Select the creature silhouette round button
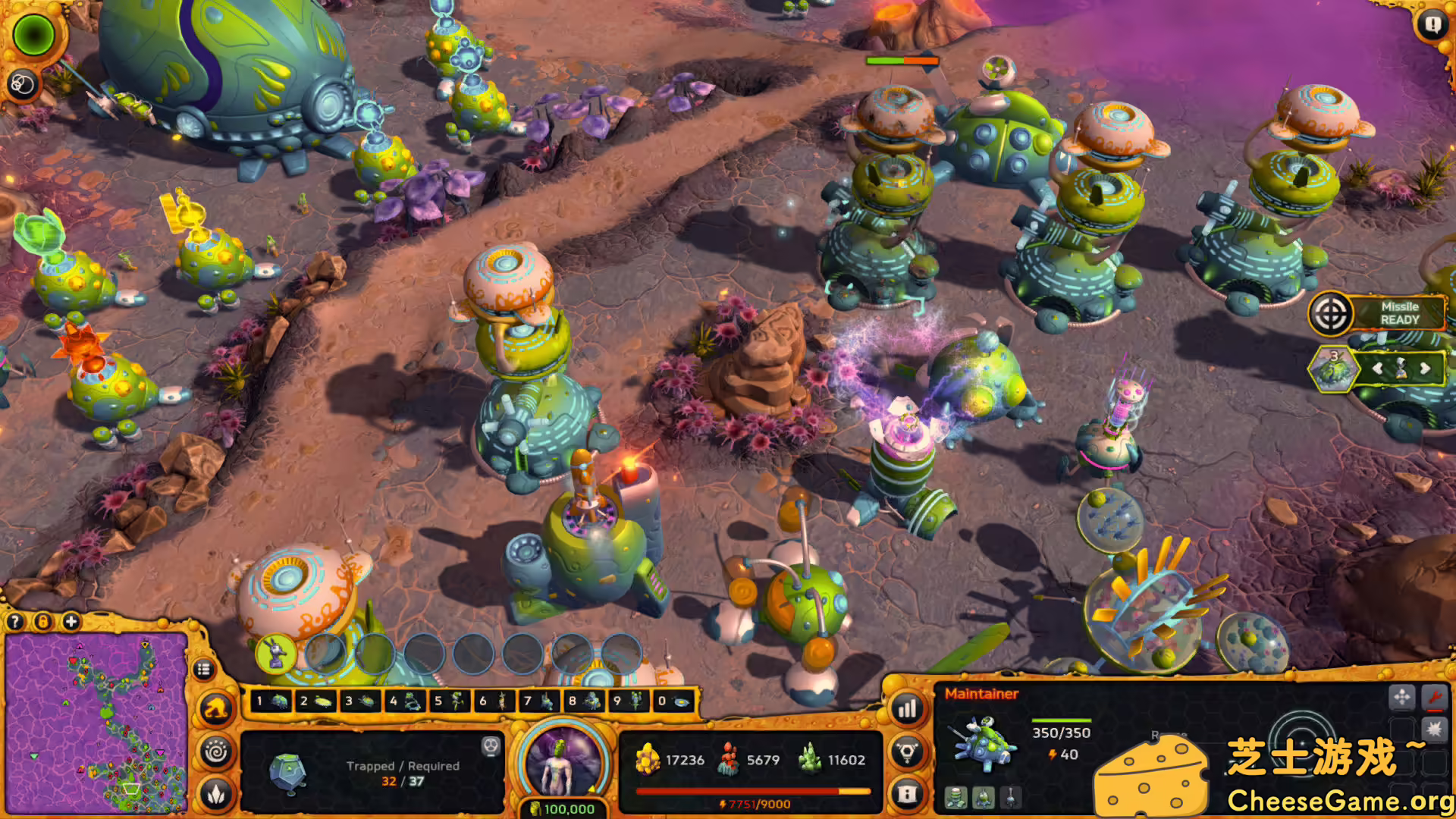This screenshot has width=1456, height=819. (x=216, y=710)
